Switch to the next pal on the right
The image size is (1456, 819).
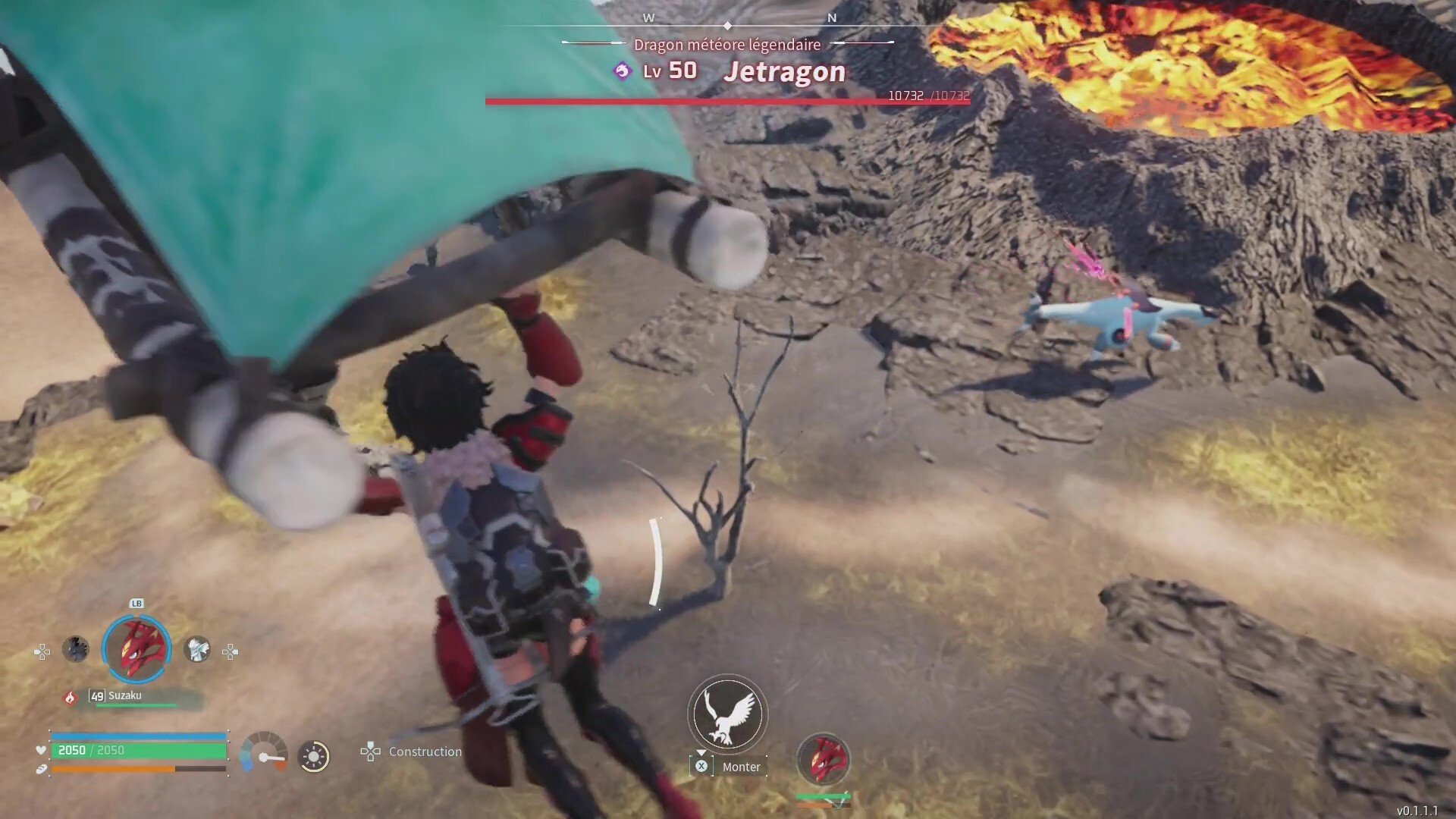(197, 649)
